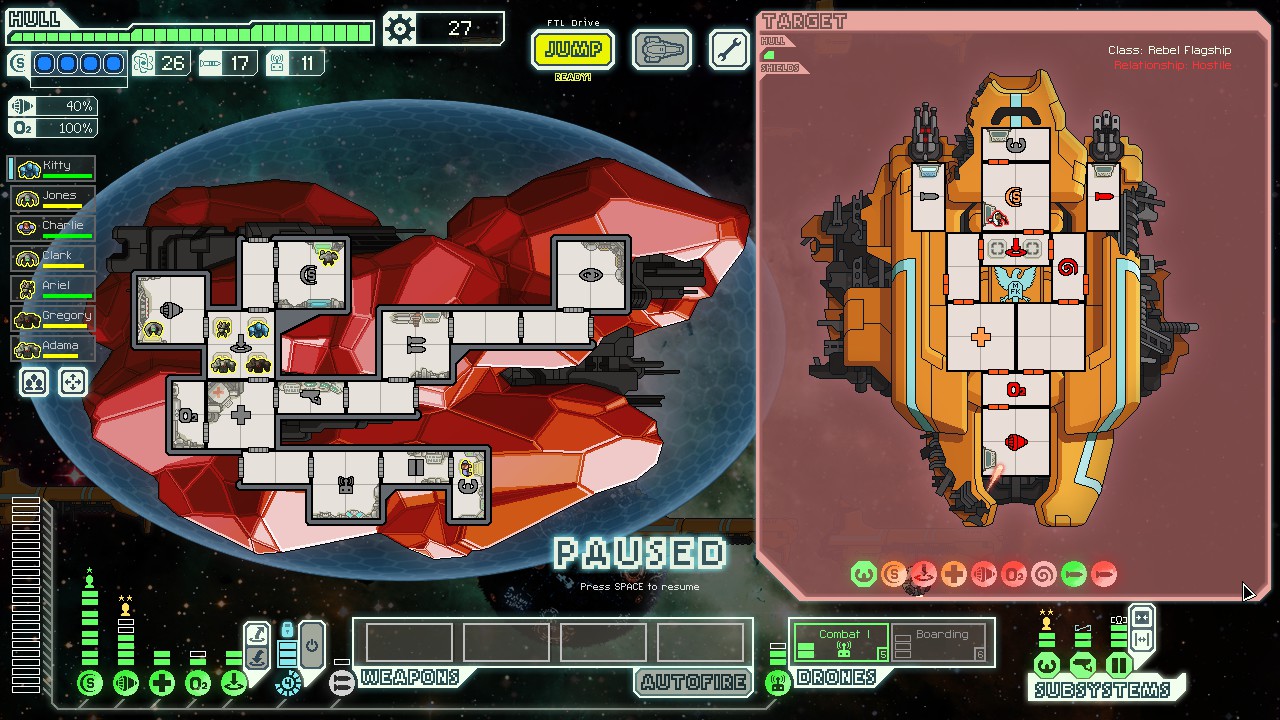
Task: Open the wrench options menu
Action: 729,49
